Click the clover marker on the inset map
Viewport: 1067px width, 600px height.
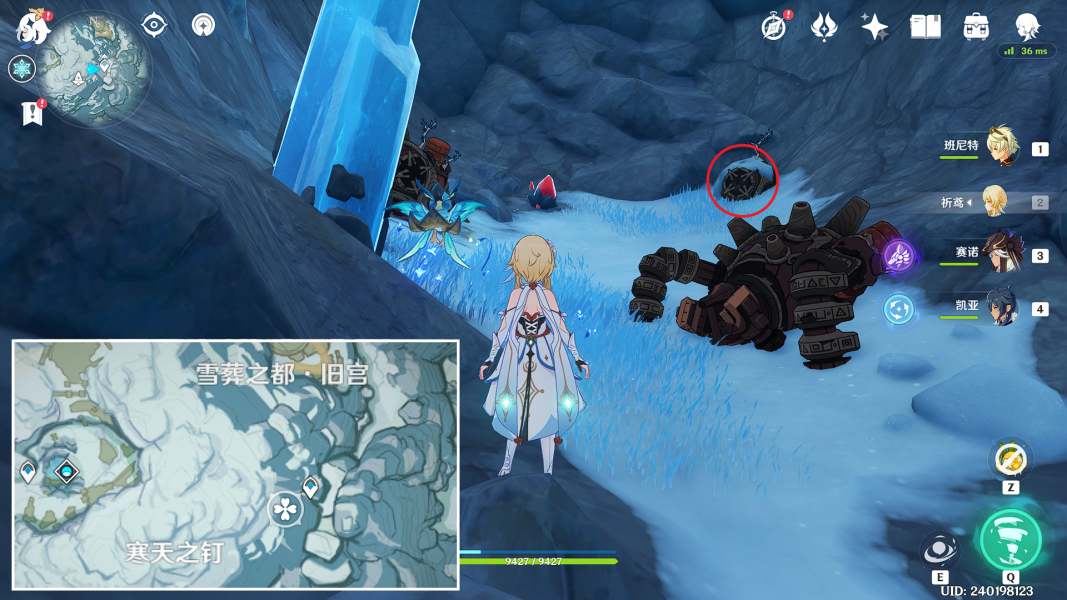(285, 510)
